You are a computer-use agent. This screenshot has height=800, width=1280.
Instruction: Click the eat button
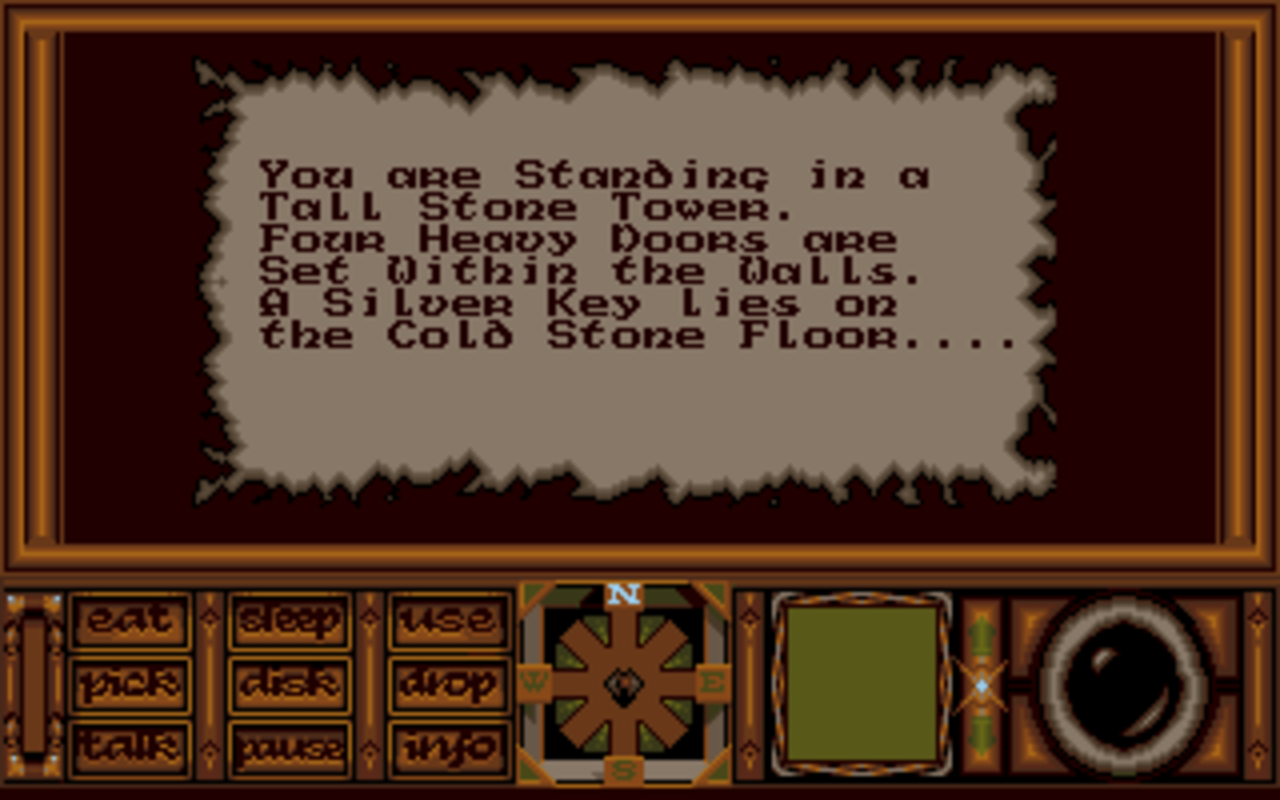[x=130, y=620]
